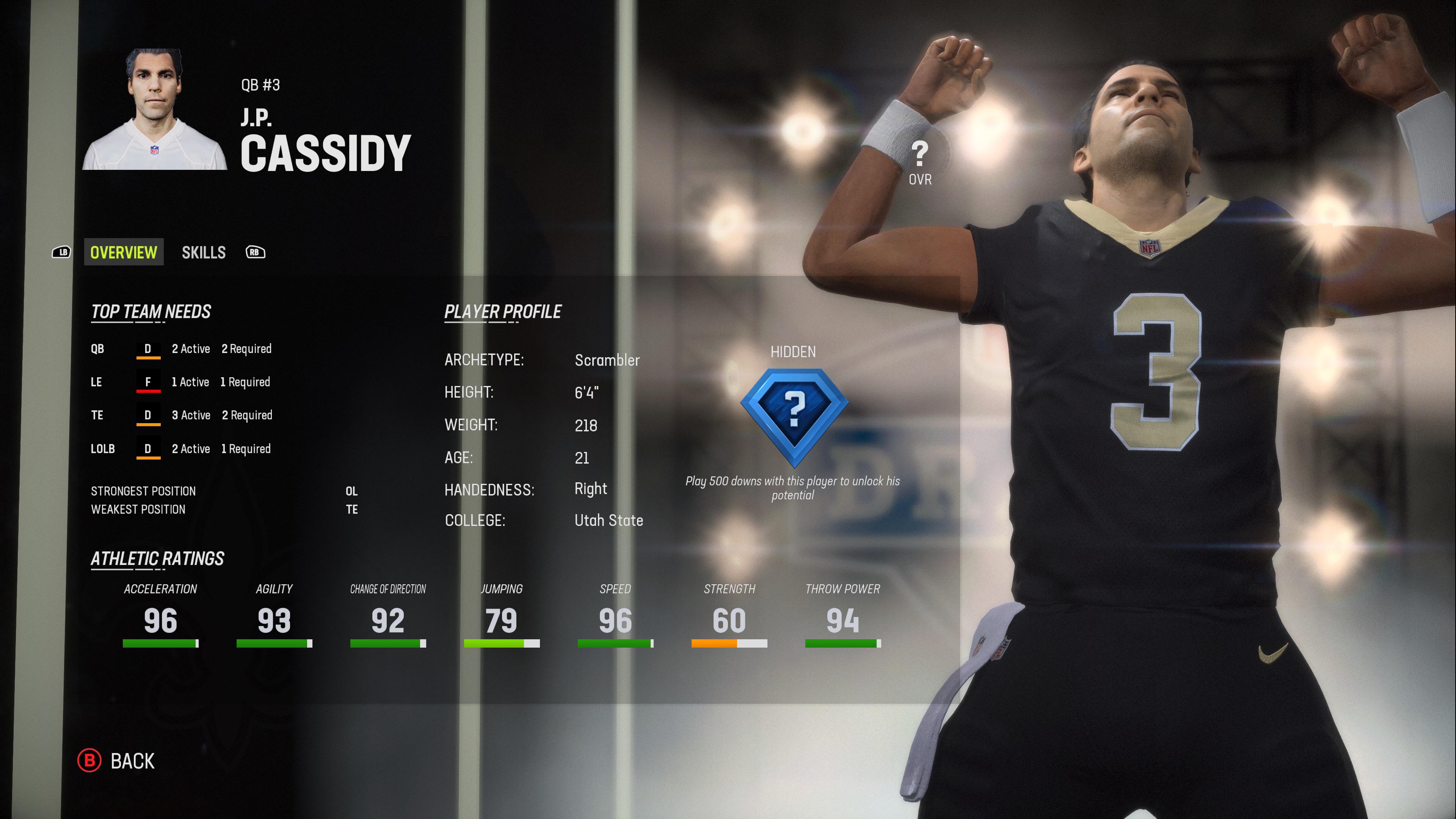This screenshot has height=819, width=1456.
Task: Click the Utah State college entry
Action: coord(608,521)
